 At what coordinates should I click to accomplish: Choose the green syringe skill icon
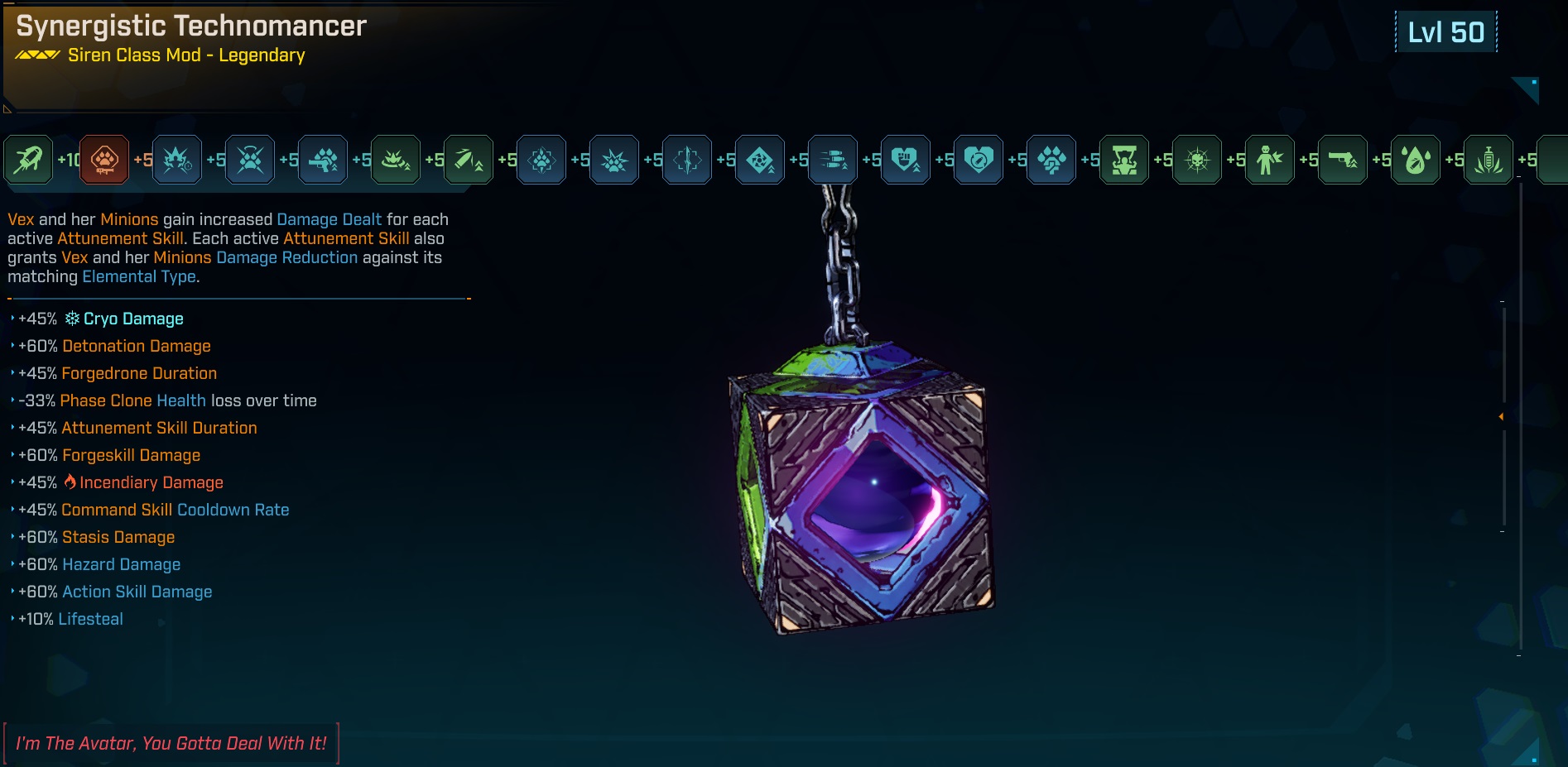point(1489,159)
